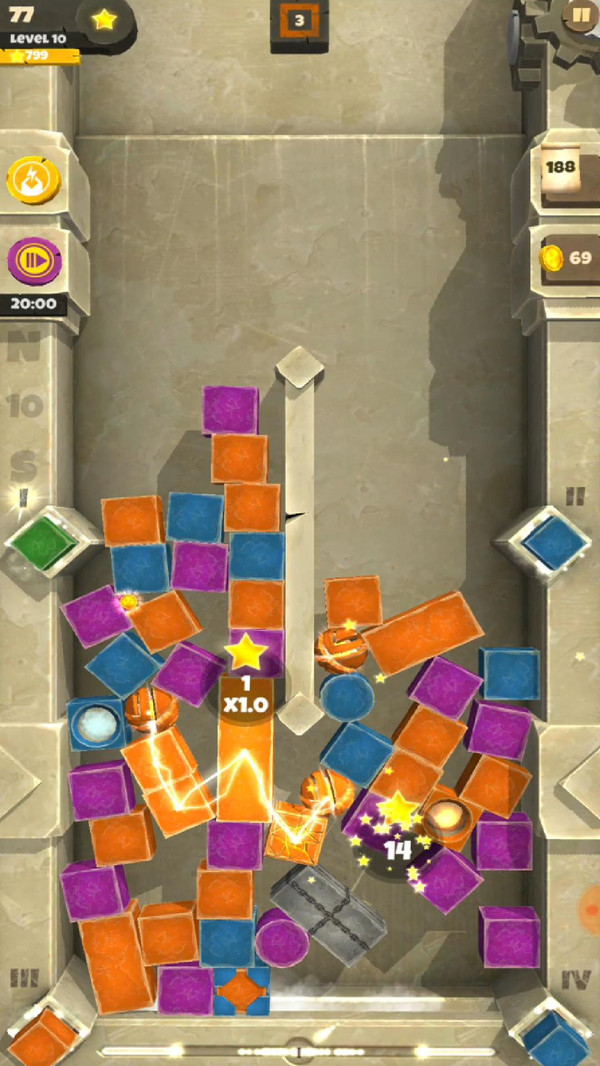
Task: Open the star rewards icon
Action: pyautogui.click(x=104, y=19)
